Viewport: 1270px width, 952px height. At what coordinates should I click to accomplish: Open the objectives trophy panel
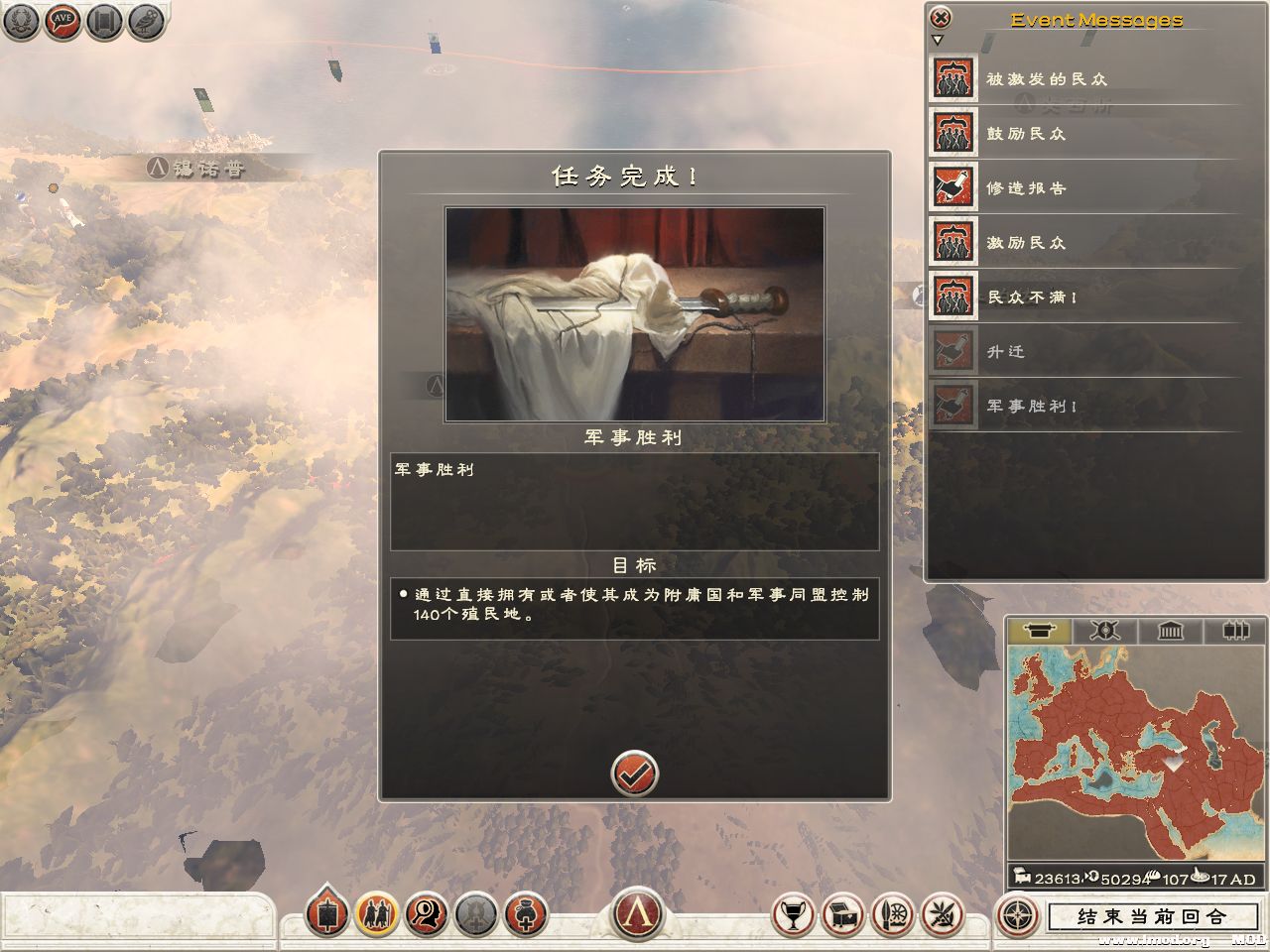click(x=792, y=917)
